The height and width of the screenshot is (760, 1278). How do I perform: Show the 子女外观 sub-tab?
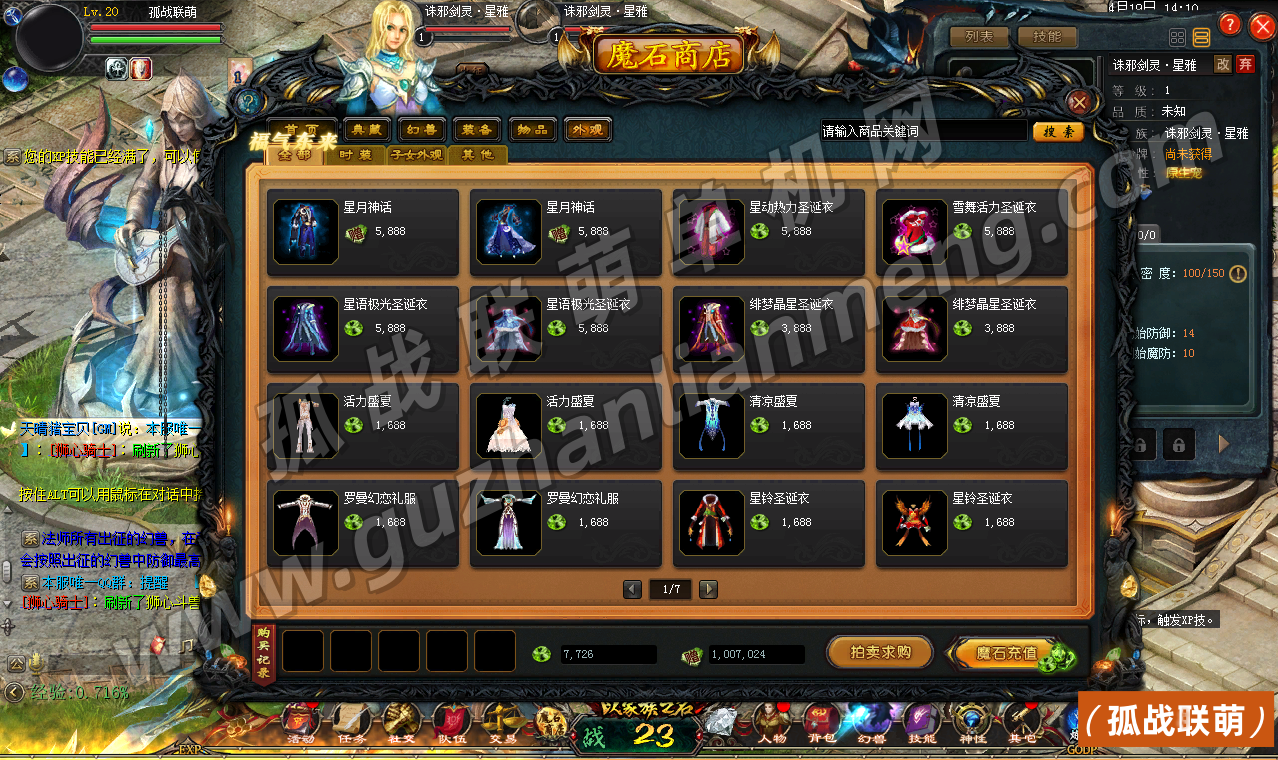tap(416, 155)
